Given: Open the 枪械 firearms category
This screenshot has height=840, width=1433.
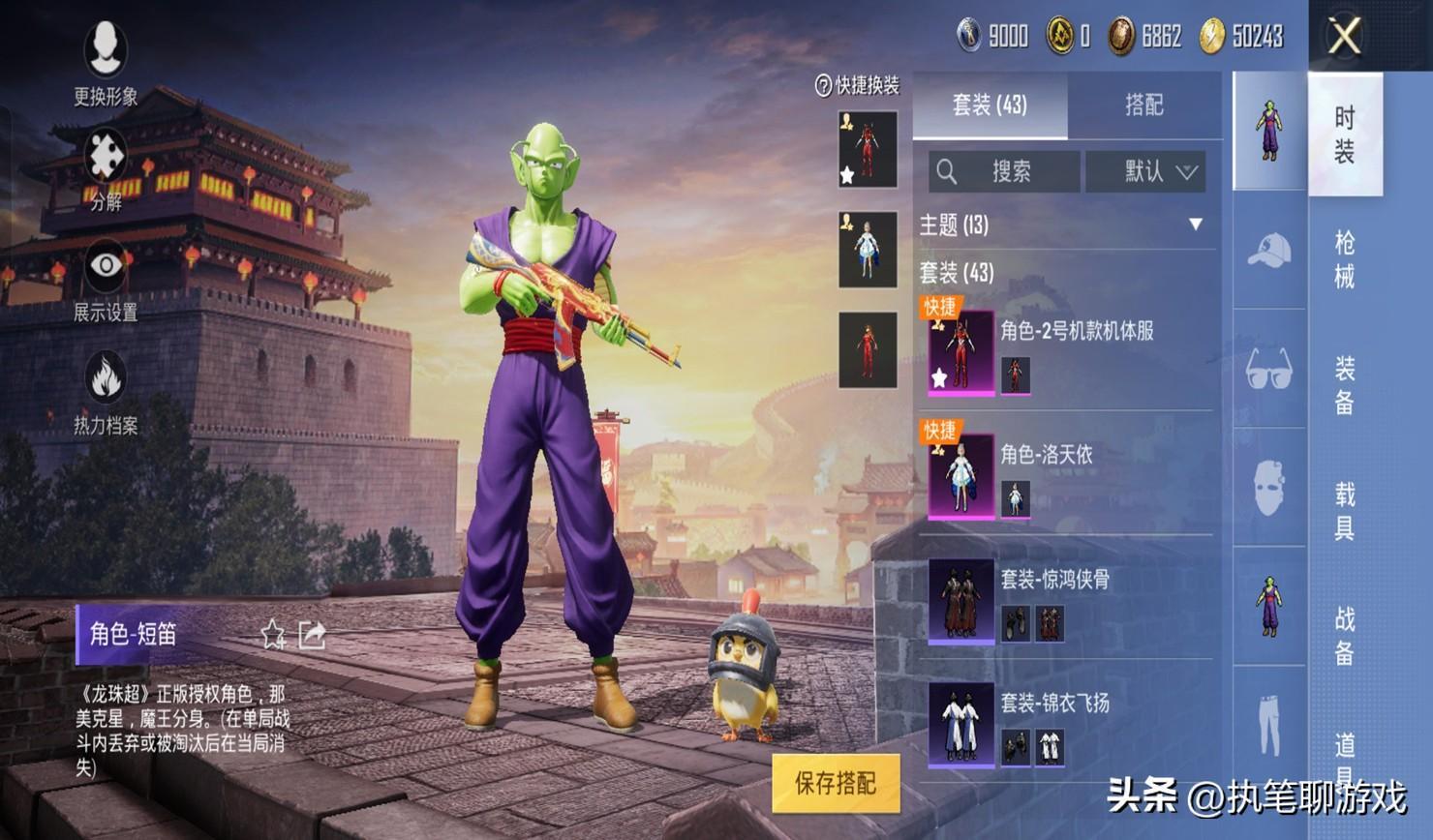Looking at the screenshot, I should tap(1345, 259).
